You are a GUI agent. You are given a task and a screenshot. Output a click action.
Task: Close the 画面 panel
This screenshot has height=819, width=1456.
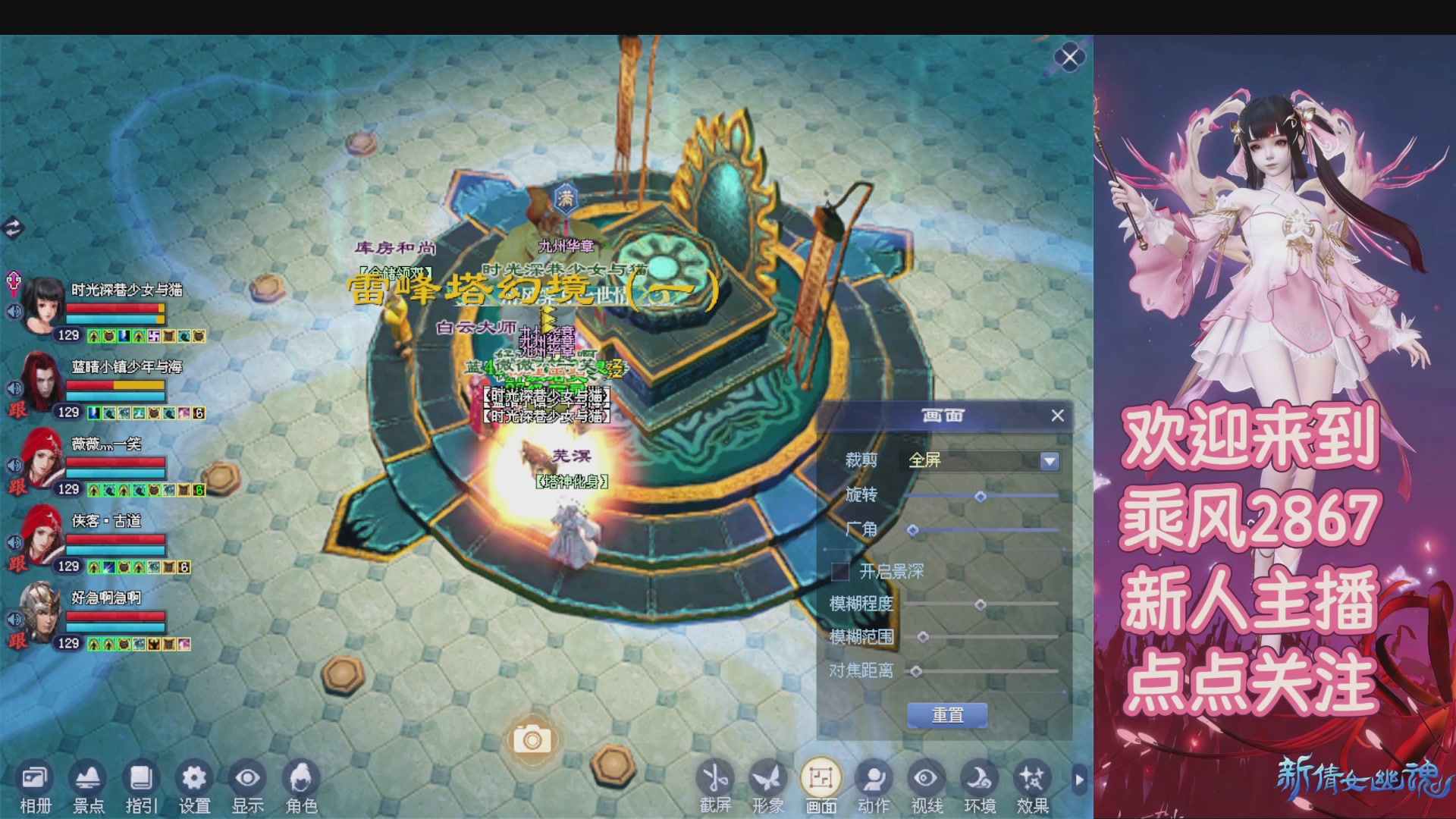point(1057,416)
